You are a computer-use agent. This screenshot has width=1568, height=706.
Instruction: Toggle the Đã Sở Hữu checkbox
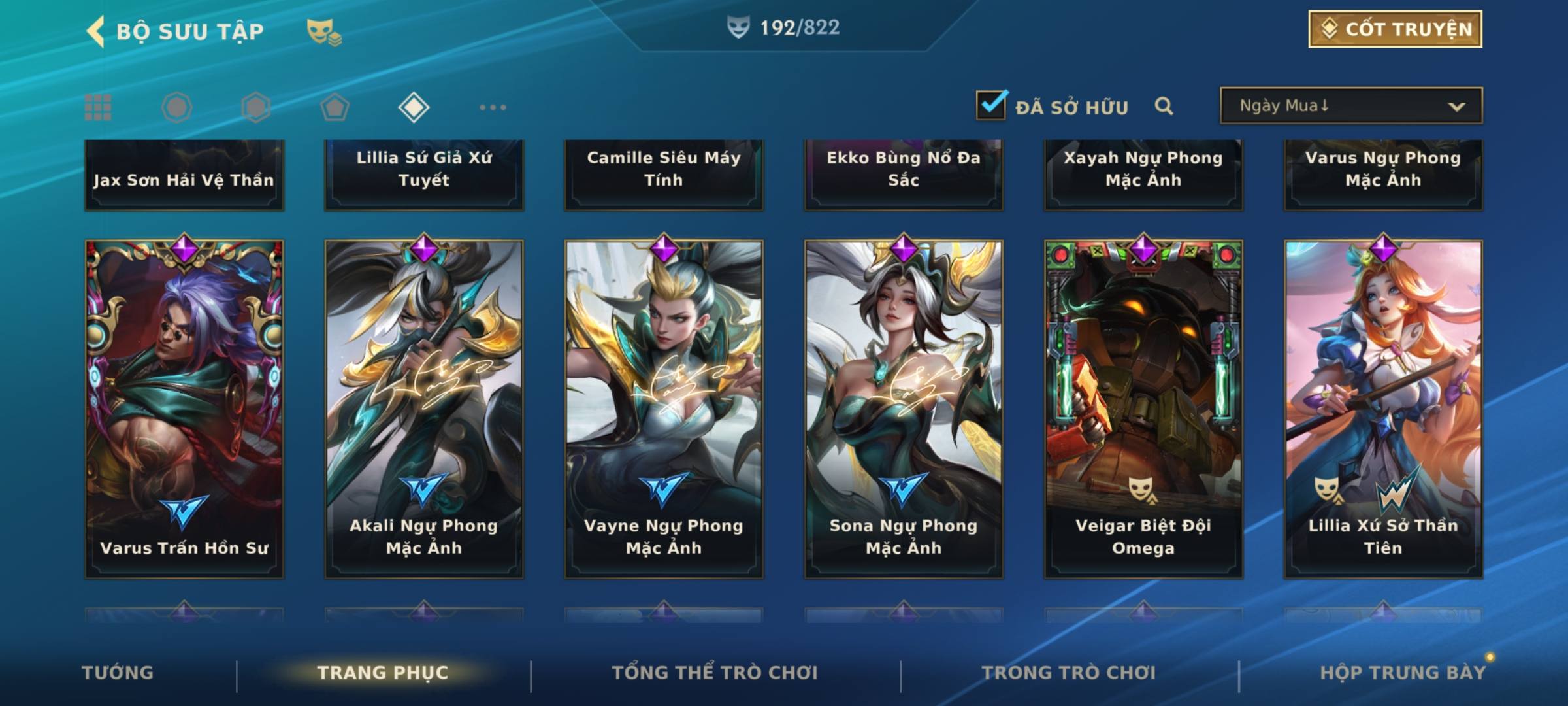(x=991, y=105)
